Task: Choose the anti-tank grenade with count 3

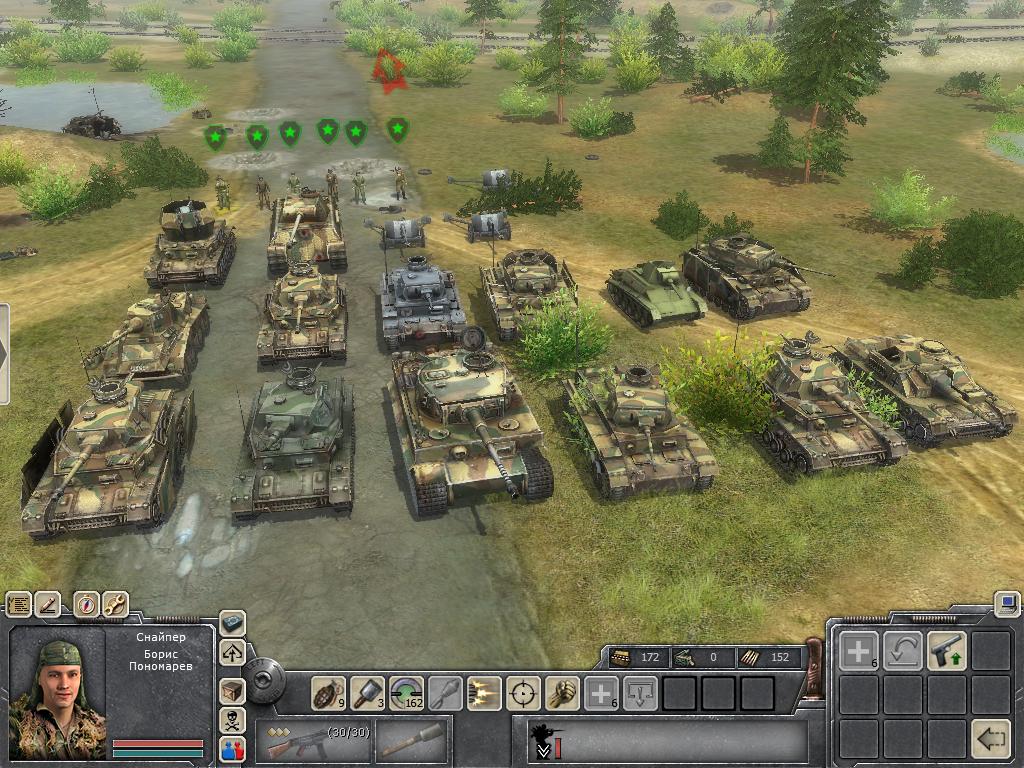Action: tap(367, 692)
